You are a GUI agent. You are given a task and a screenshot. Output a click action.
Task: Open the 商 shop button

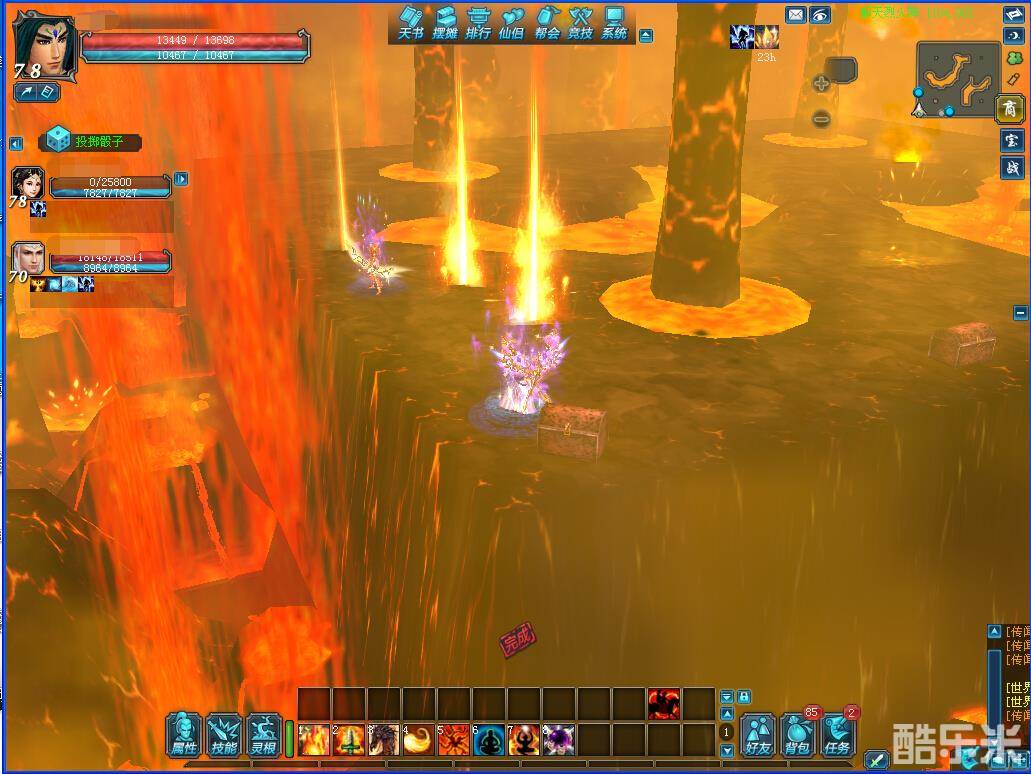[x=1010, y=108]
